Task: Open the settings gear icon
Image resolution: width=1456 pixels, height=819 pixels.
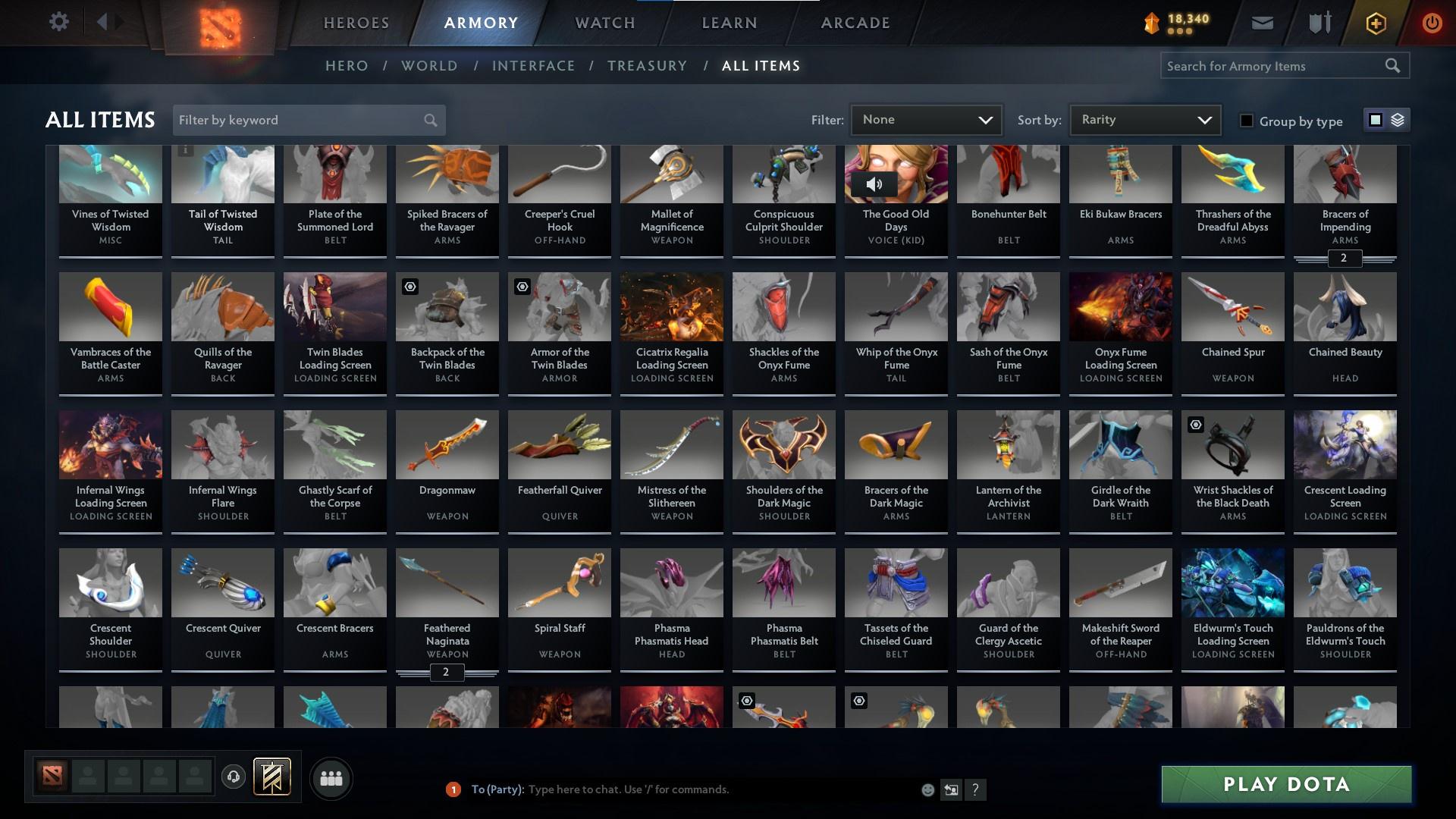Action: point(59,22)
